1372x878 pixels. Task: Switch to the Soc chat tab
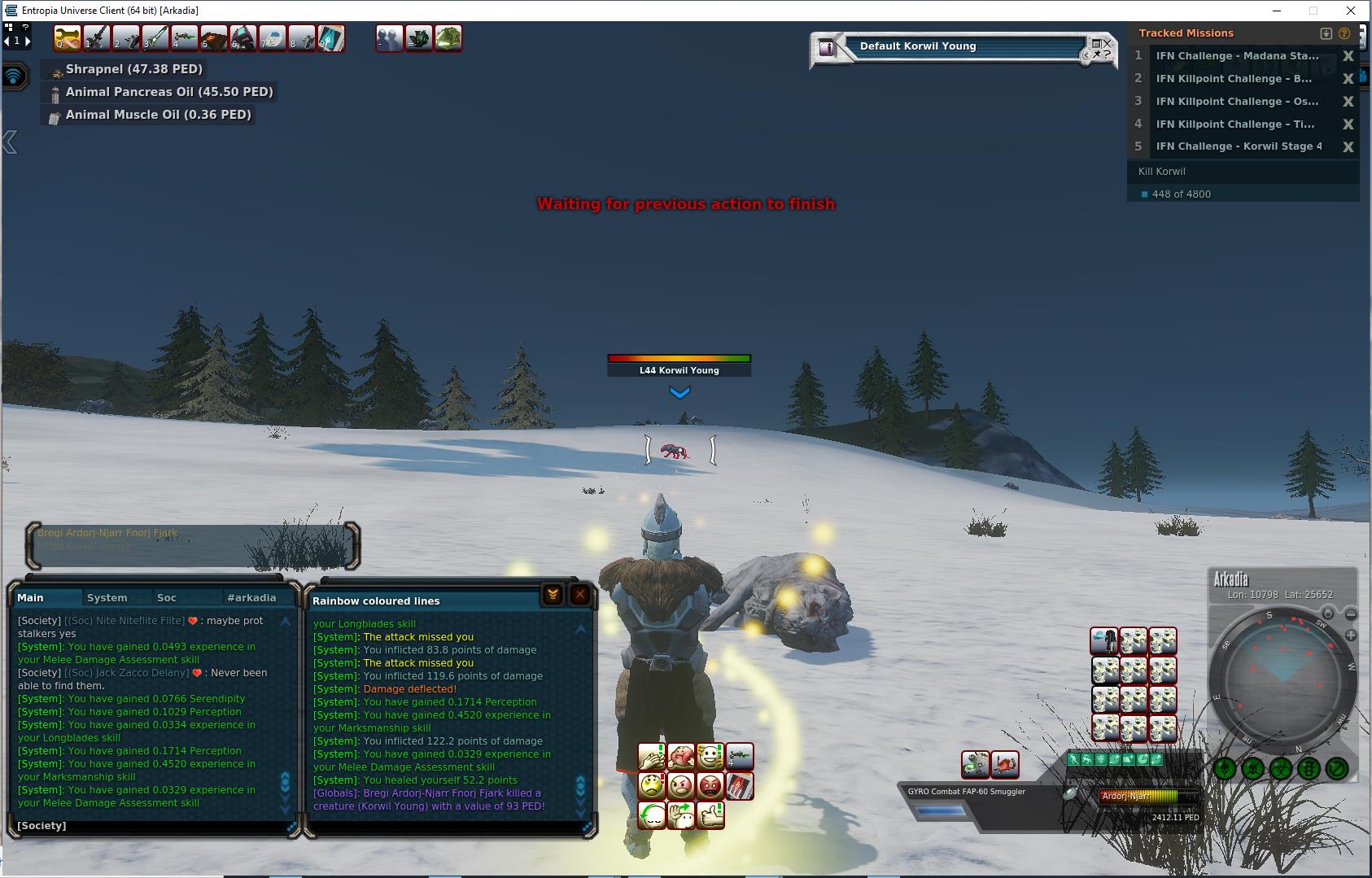167,597
